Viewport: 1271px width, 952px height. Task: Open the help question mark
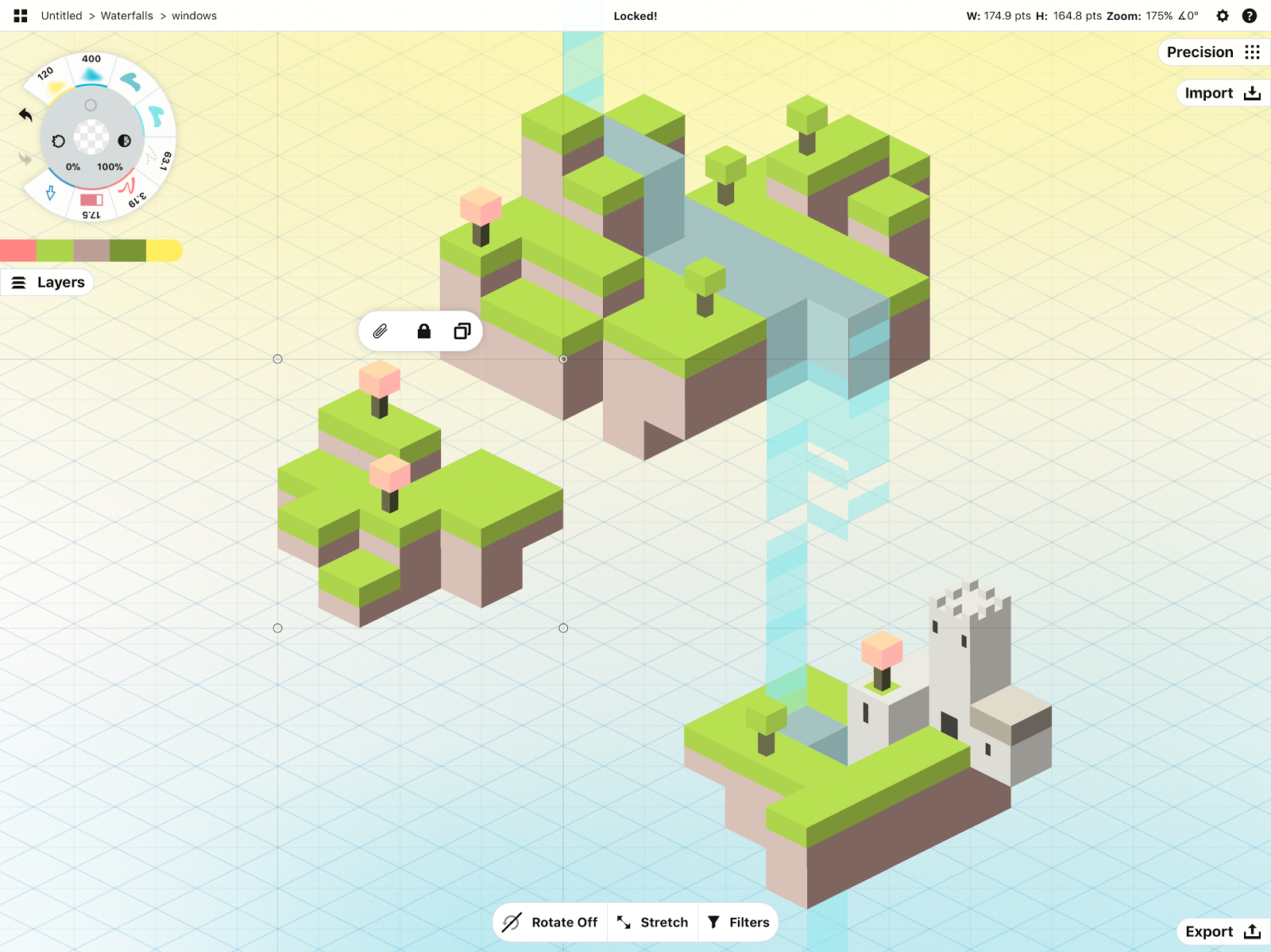1250,16
